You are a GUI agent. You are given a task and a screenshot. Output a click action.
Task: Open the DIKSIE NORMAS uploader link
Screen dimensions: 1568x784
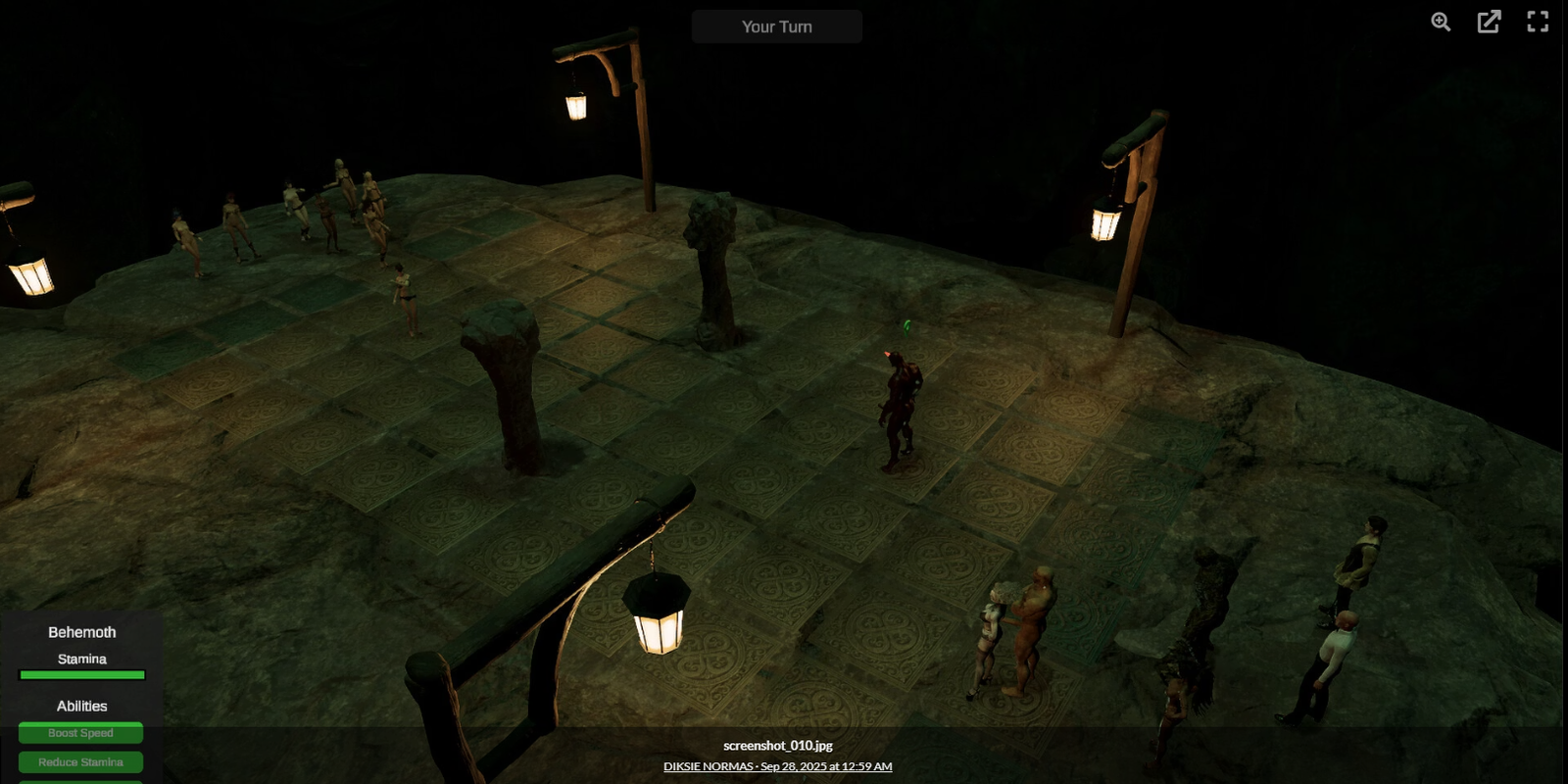(709, 766)
